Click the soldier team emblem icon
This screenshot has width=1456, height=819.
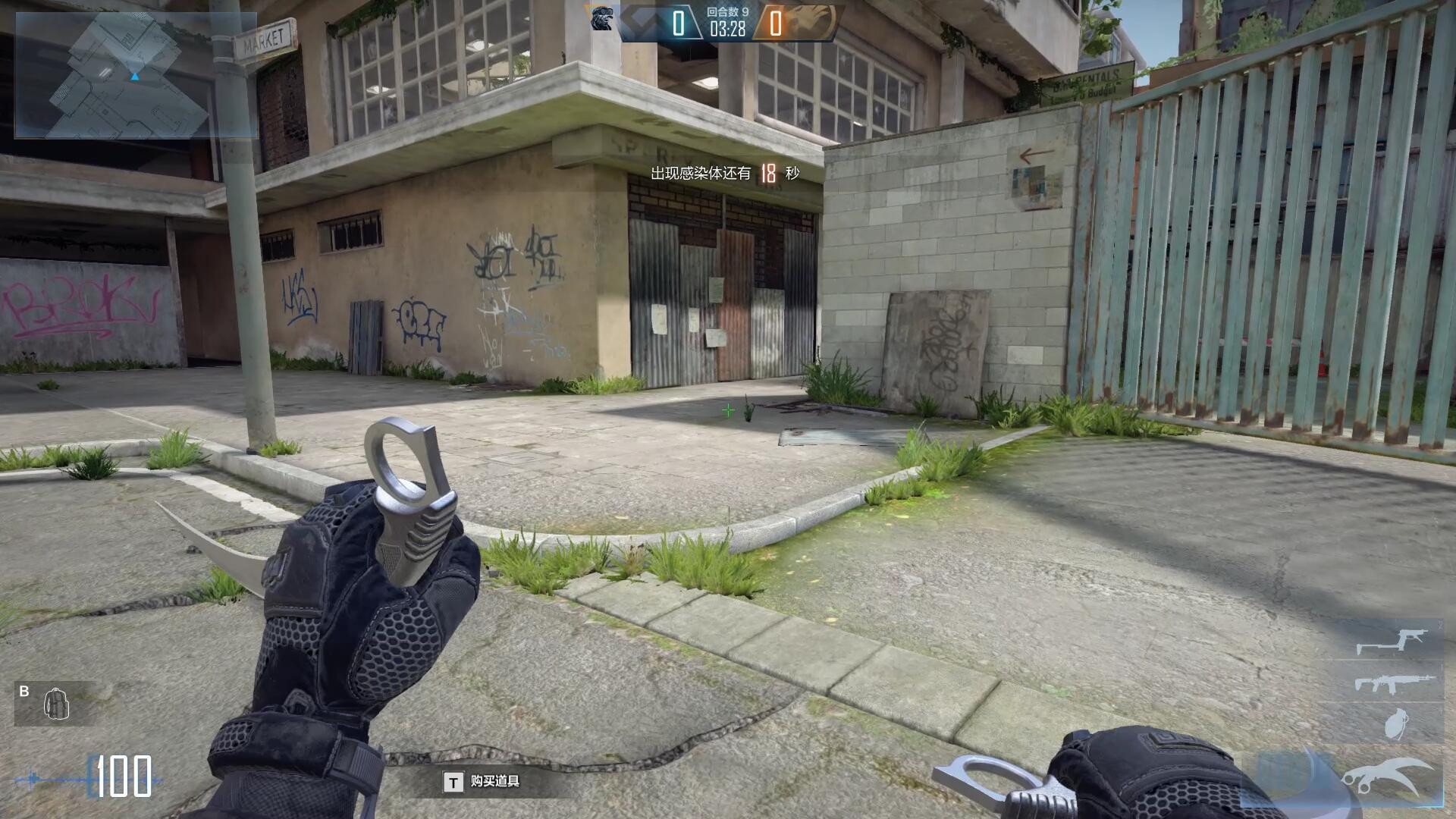(601, 19)
